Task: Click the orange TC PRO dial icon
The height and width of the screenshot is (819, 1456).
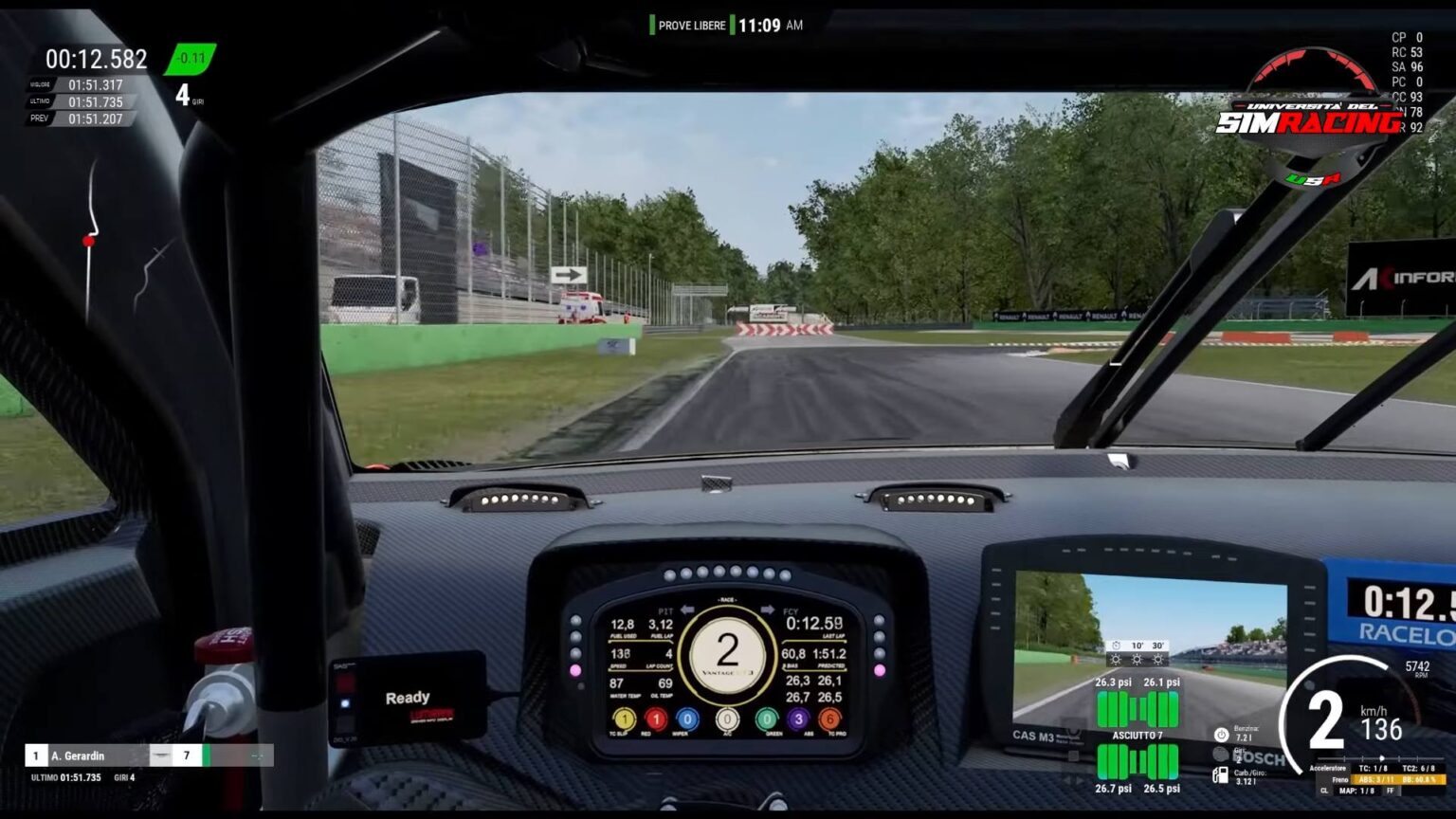Action: click(x=828, y=719)
